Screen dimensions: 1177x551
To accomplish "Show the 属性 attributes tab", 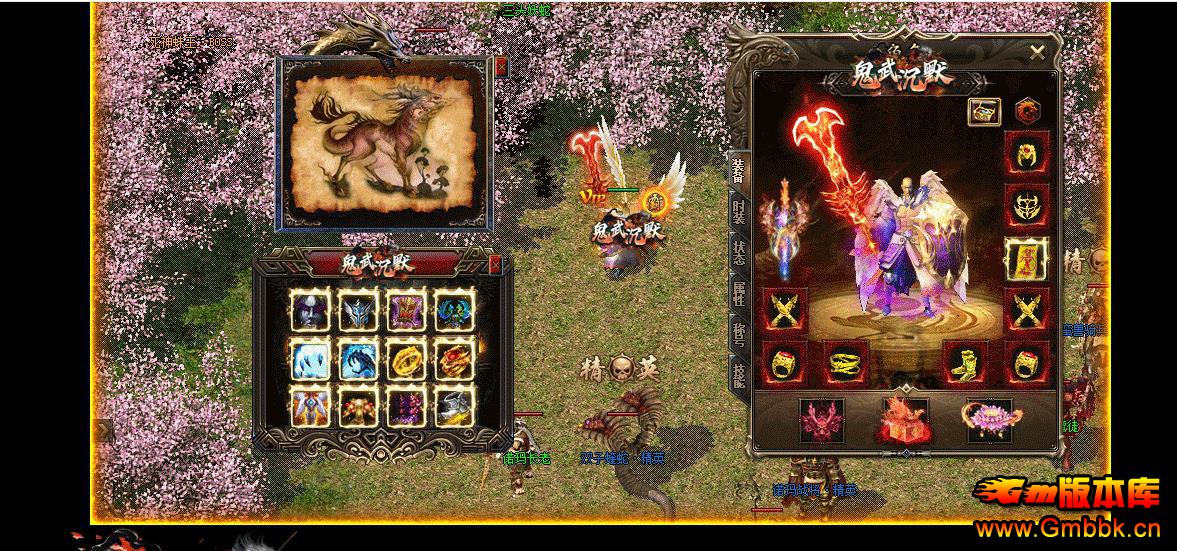I will pos(738,293).
